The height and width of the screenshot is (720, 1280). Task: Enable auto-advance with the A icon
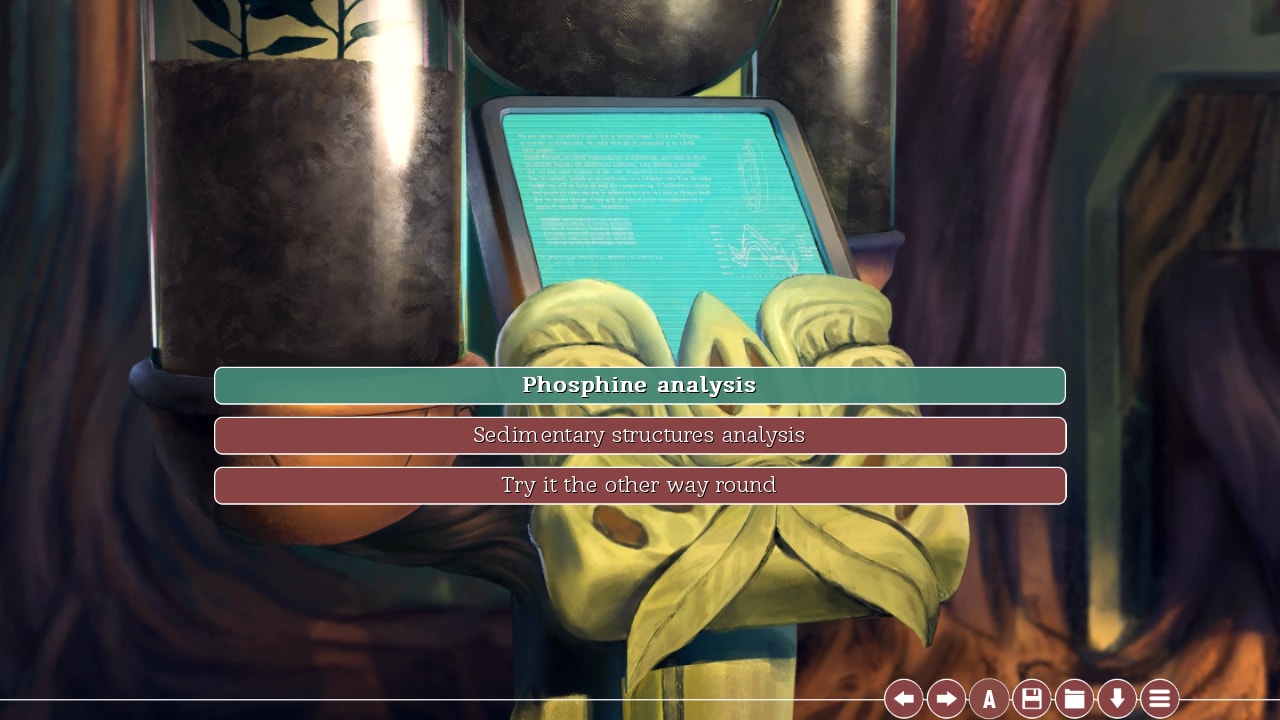[x=988, y=698]
